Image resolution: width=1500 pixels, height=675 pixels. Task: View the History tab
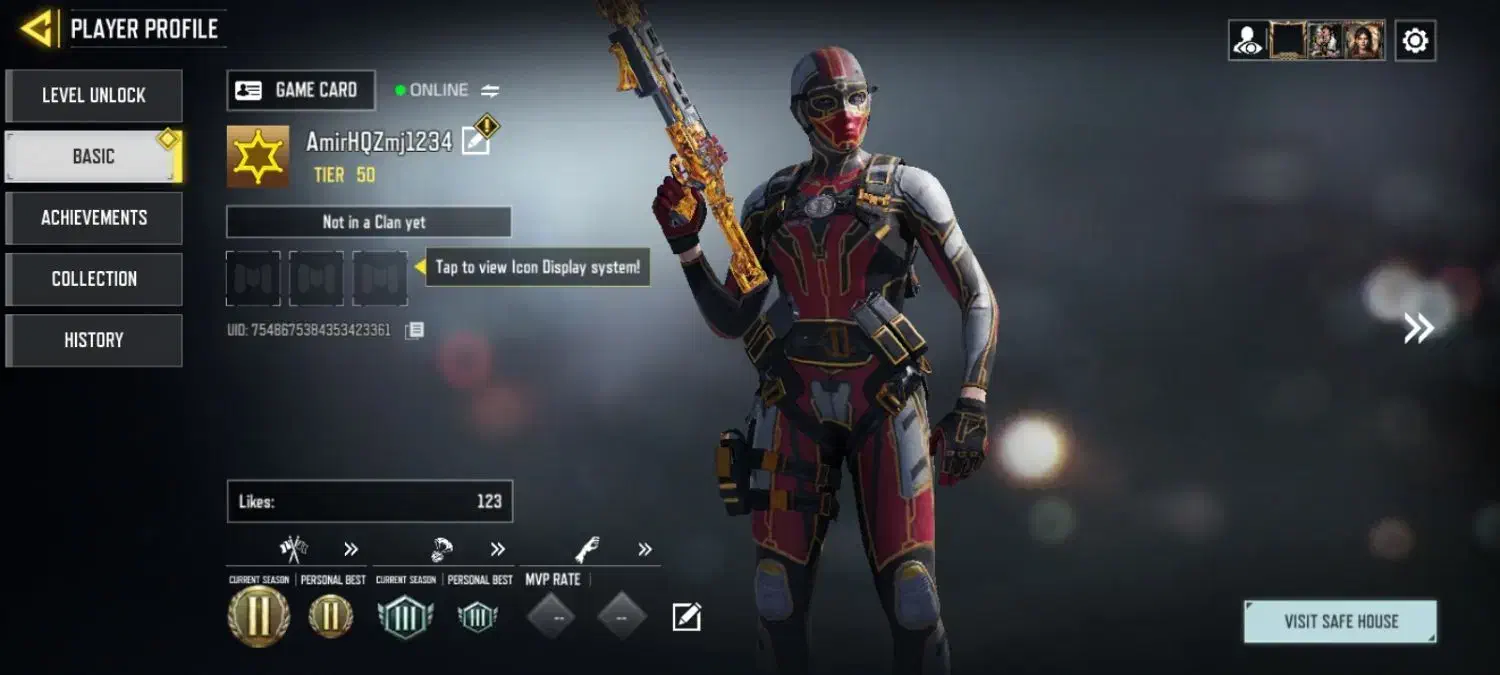pyautogui.click(x=94, y=340)
